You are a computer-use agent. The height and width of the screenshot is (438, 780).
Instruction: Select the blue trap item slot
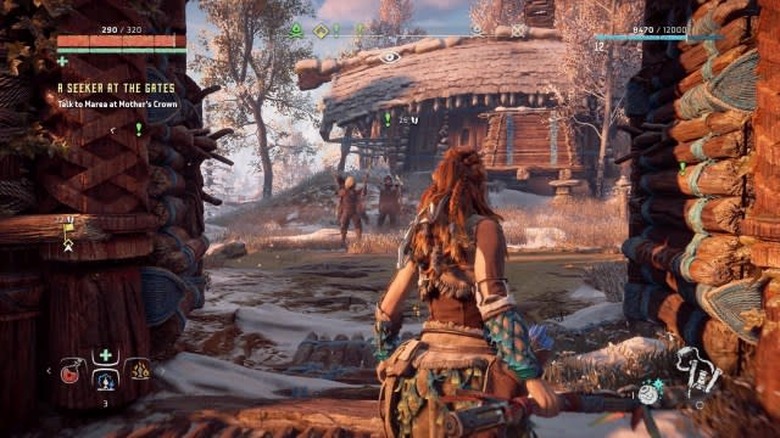(x=105, y=379)
